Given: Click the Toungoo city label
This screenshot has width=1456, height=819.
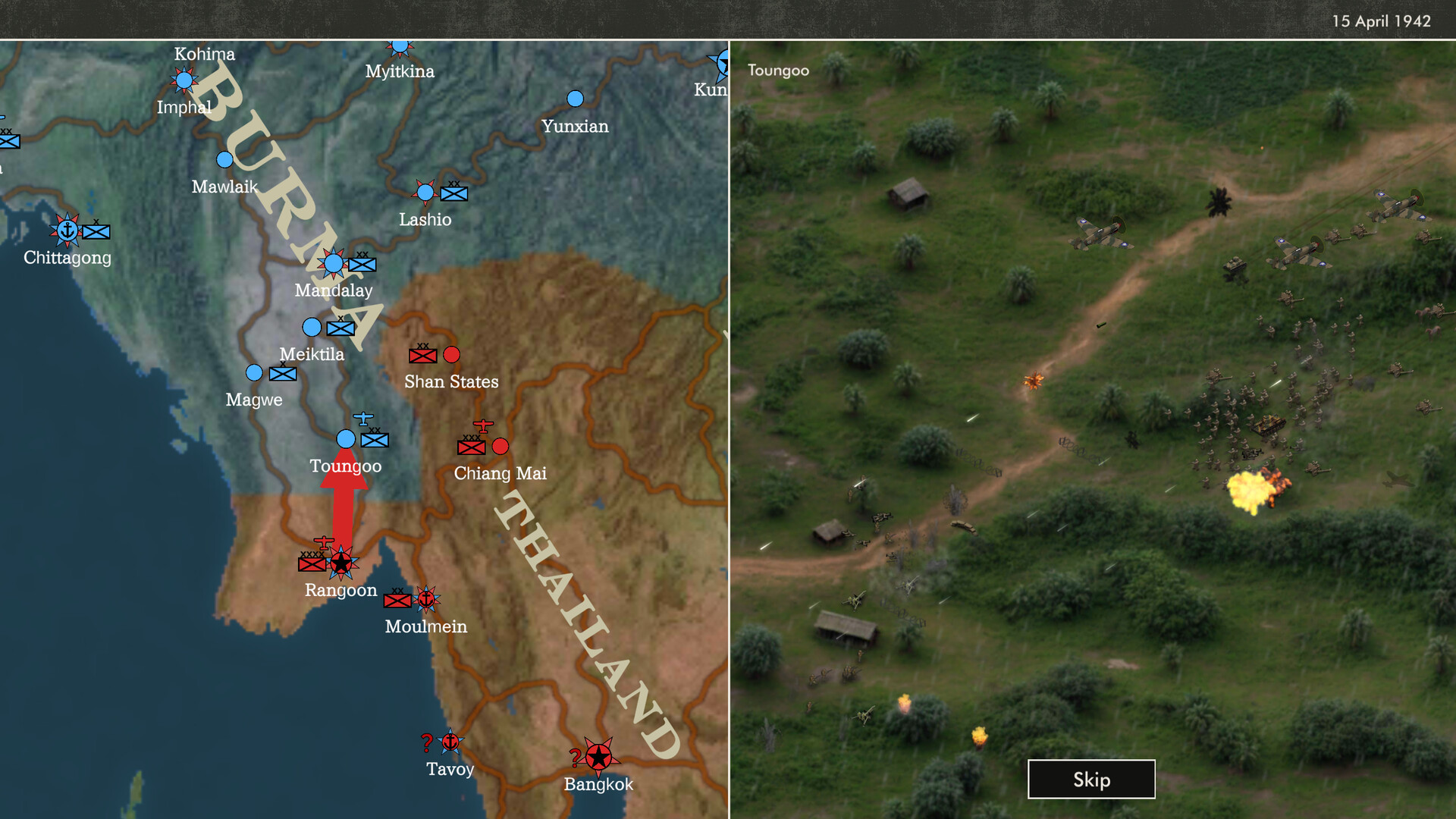Looking at the screenshot, I should pos(345,466).
